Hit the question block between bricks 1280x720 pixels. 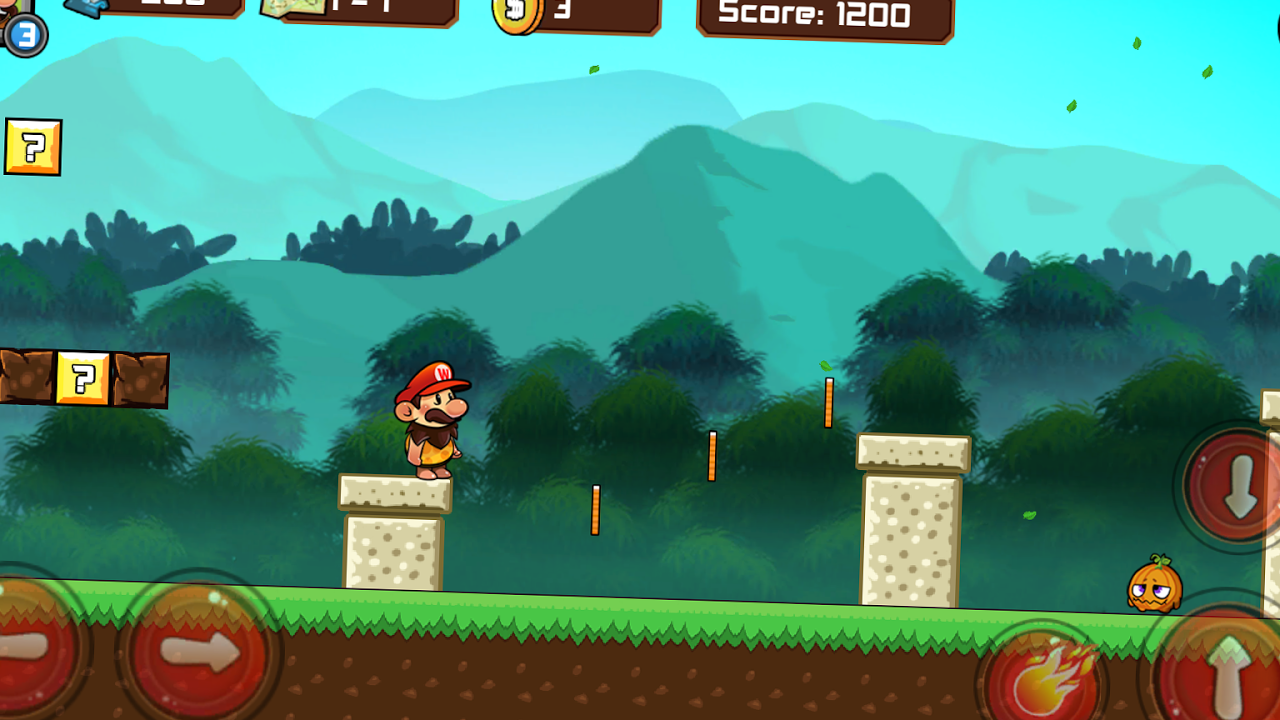(x=85, y=380)
